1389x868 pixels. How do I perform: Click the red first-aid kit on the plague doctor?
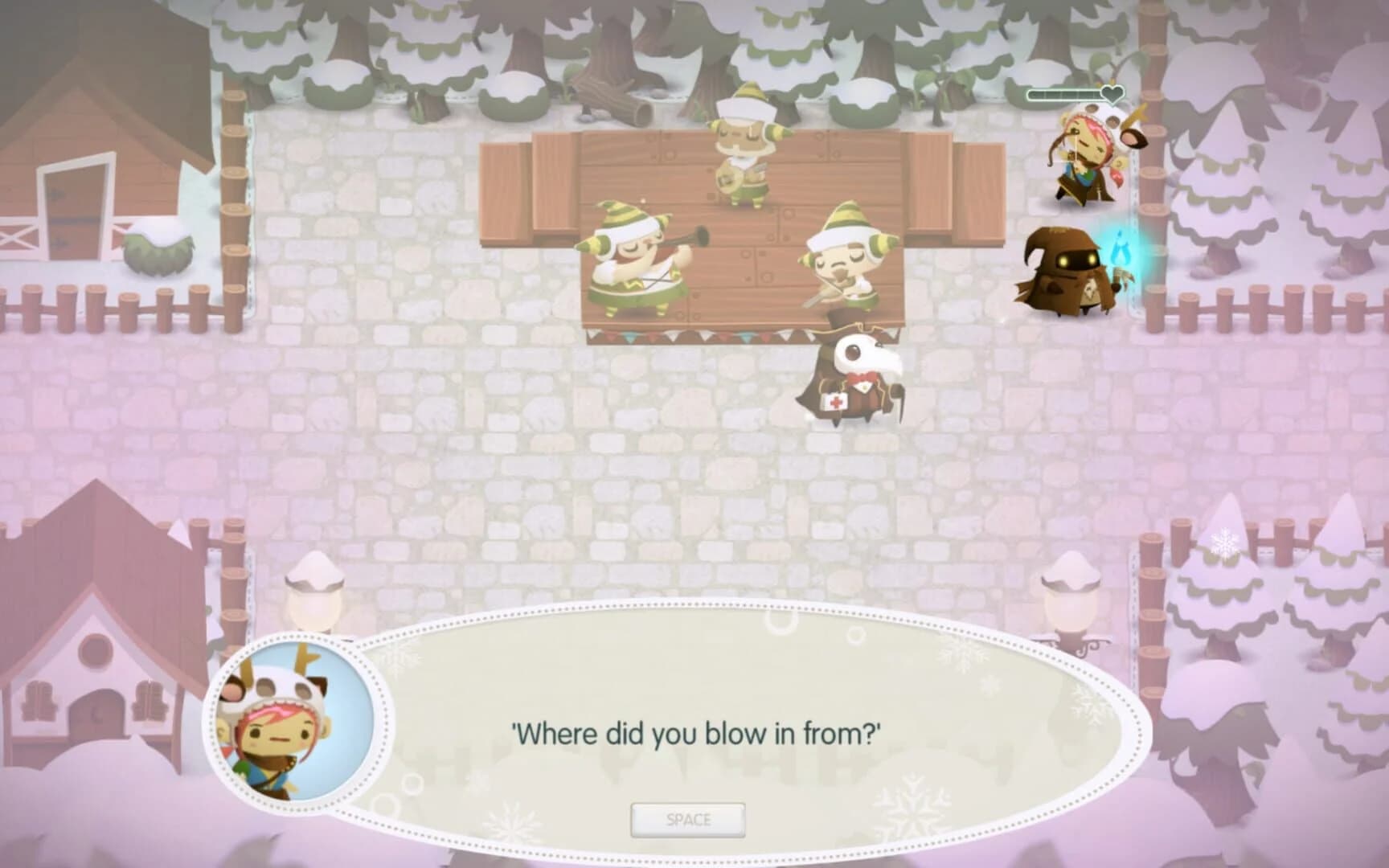836,402
